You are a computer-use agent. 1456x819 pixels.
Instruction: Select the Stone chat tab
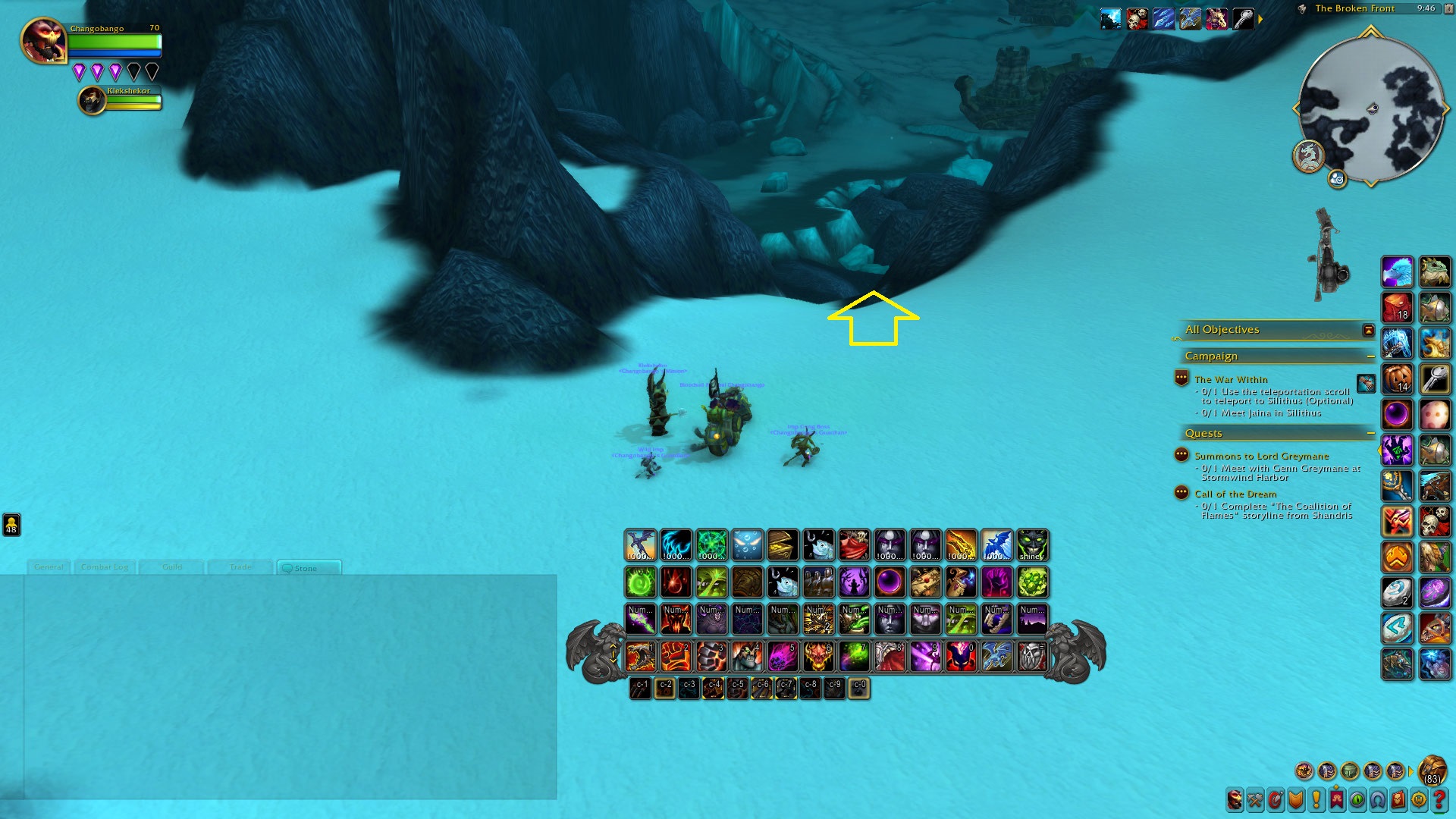click(x=306, y=568)
